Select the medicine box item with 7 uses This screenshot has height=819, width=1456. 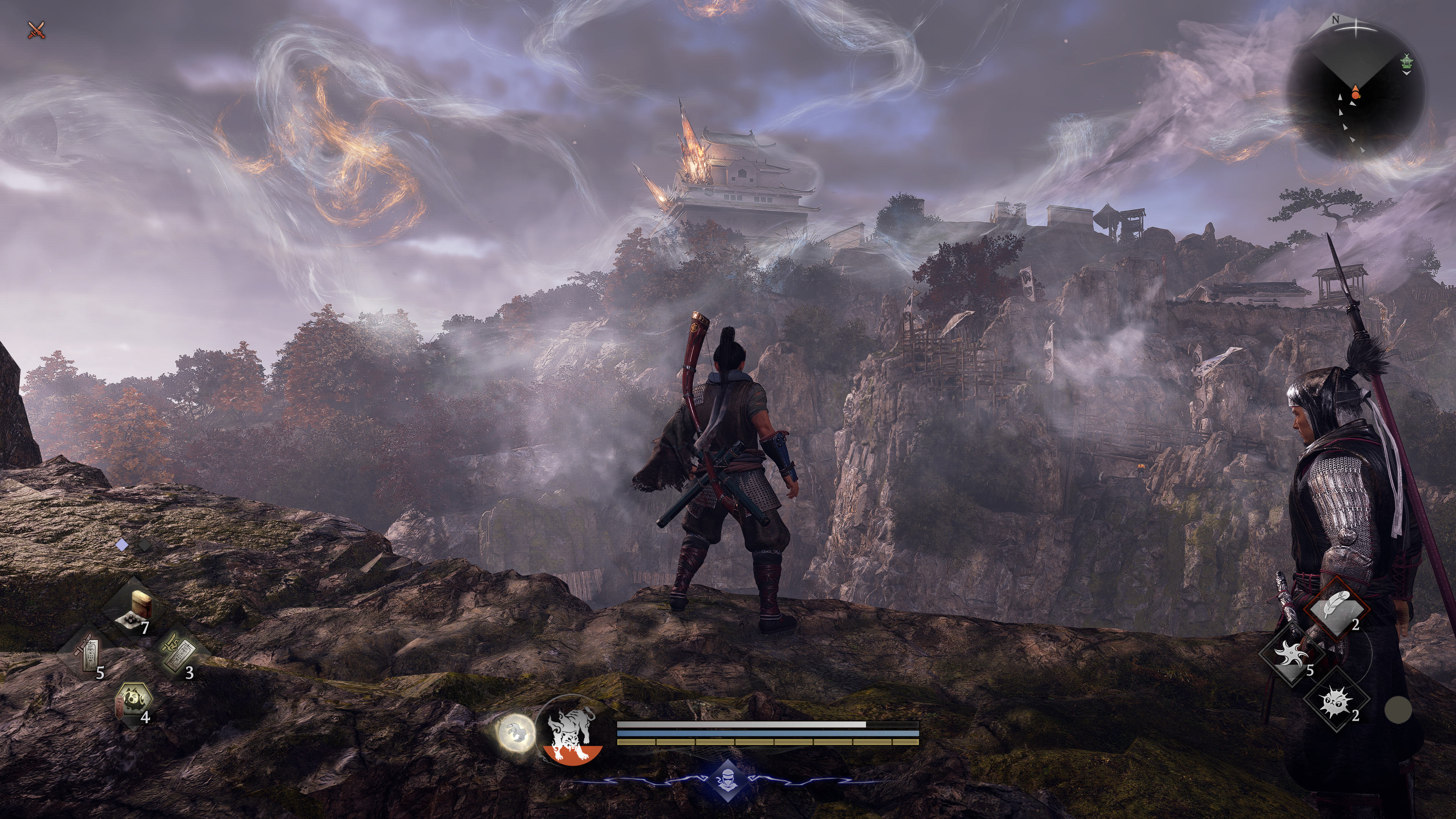[135, 610]
